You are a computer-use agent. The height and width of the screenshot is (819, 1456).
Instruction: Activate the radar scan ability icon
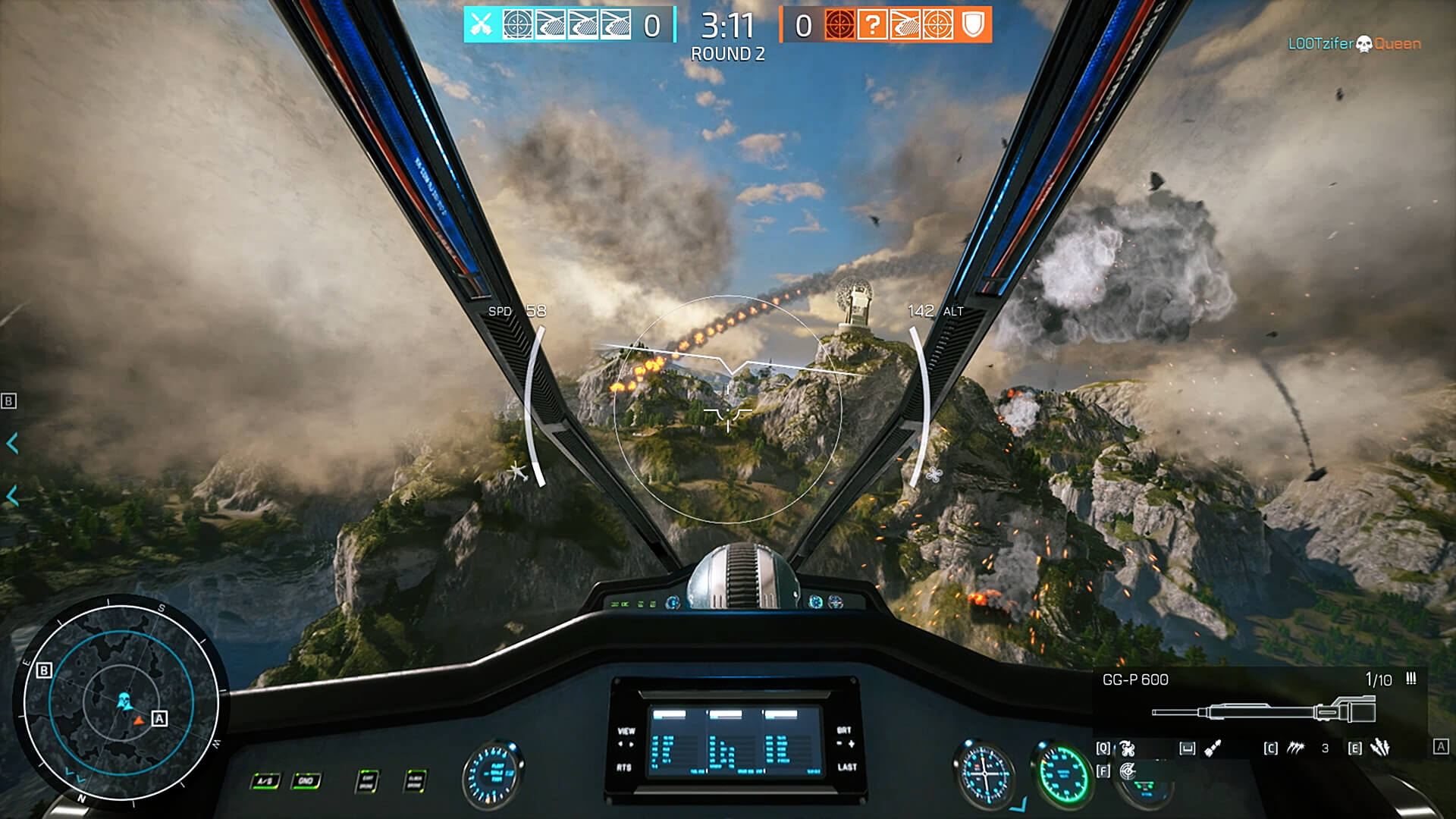(x=1128, y=771)
